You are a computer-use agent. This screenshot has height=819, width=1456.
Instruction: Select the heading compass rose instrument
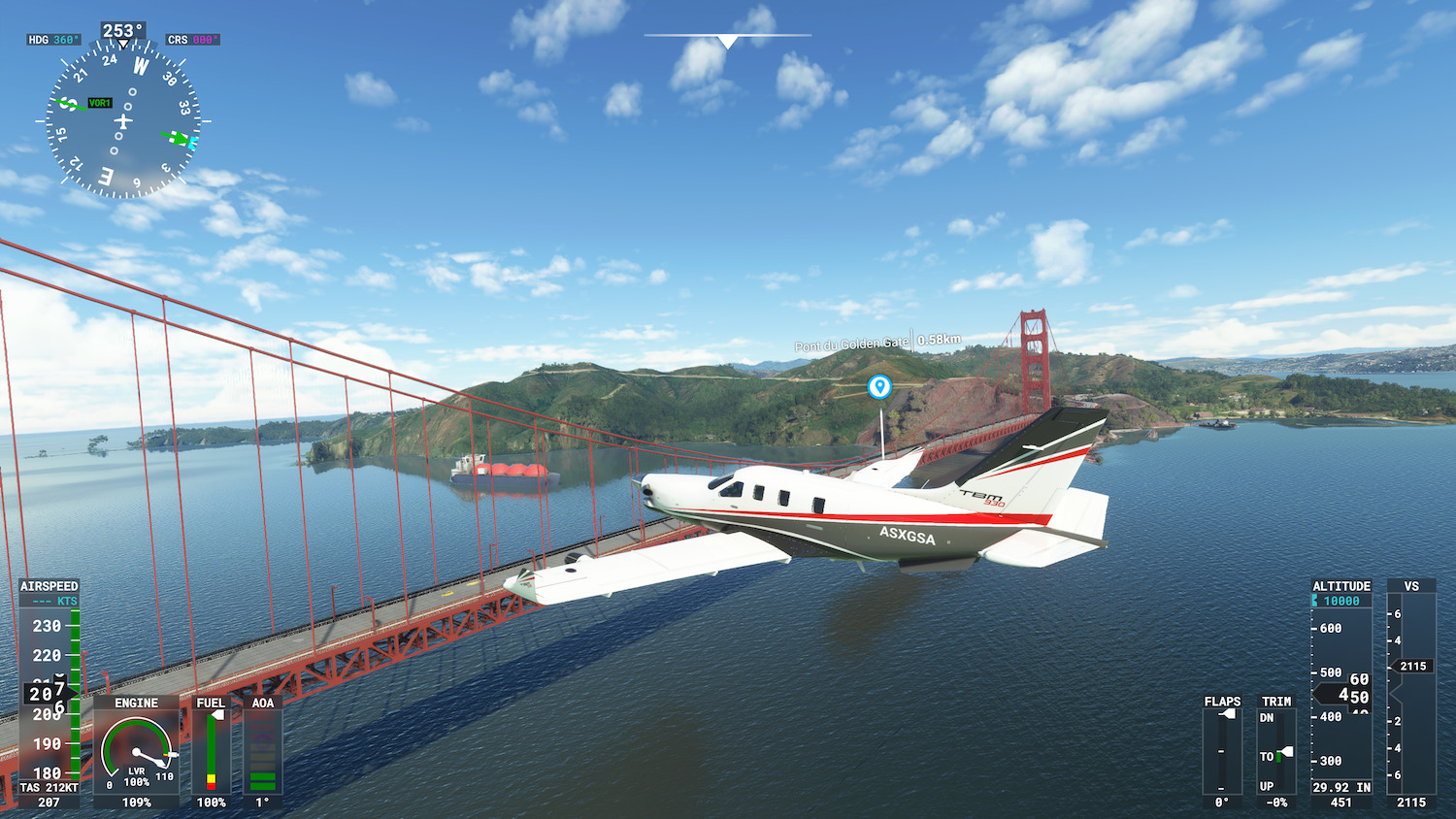122,121
